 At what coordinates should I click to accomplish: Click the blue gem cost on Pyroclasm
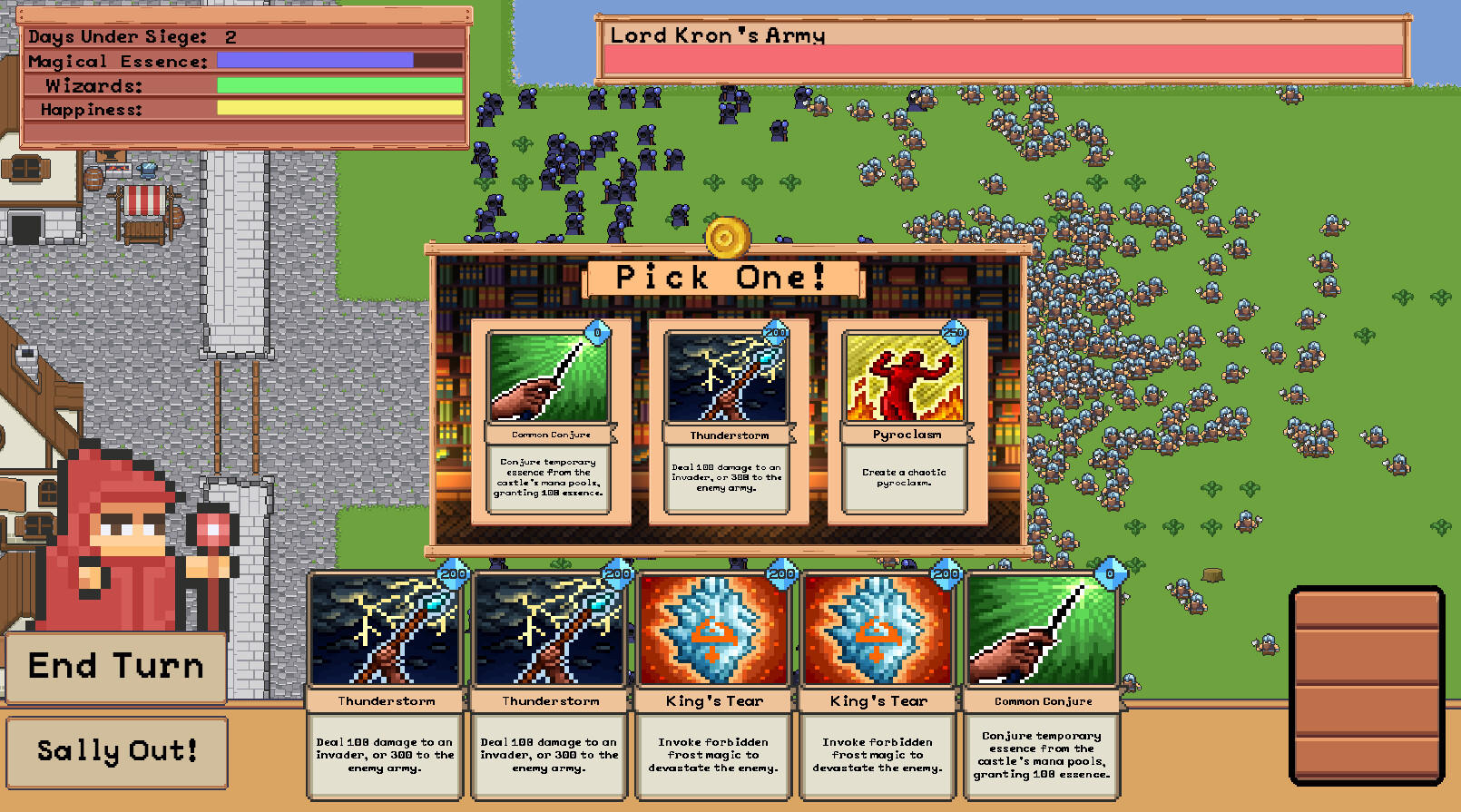pos(955,334)
